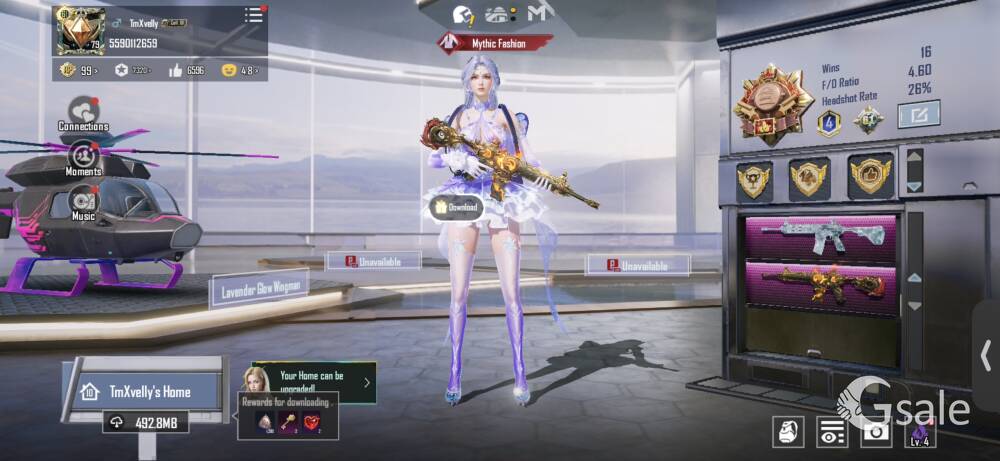Edit the stats showcase panel
Viewport: 1000px width, 461px height.
pos(918,115)
